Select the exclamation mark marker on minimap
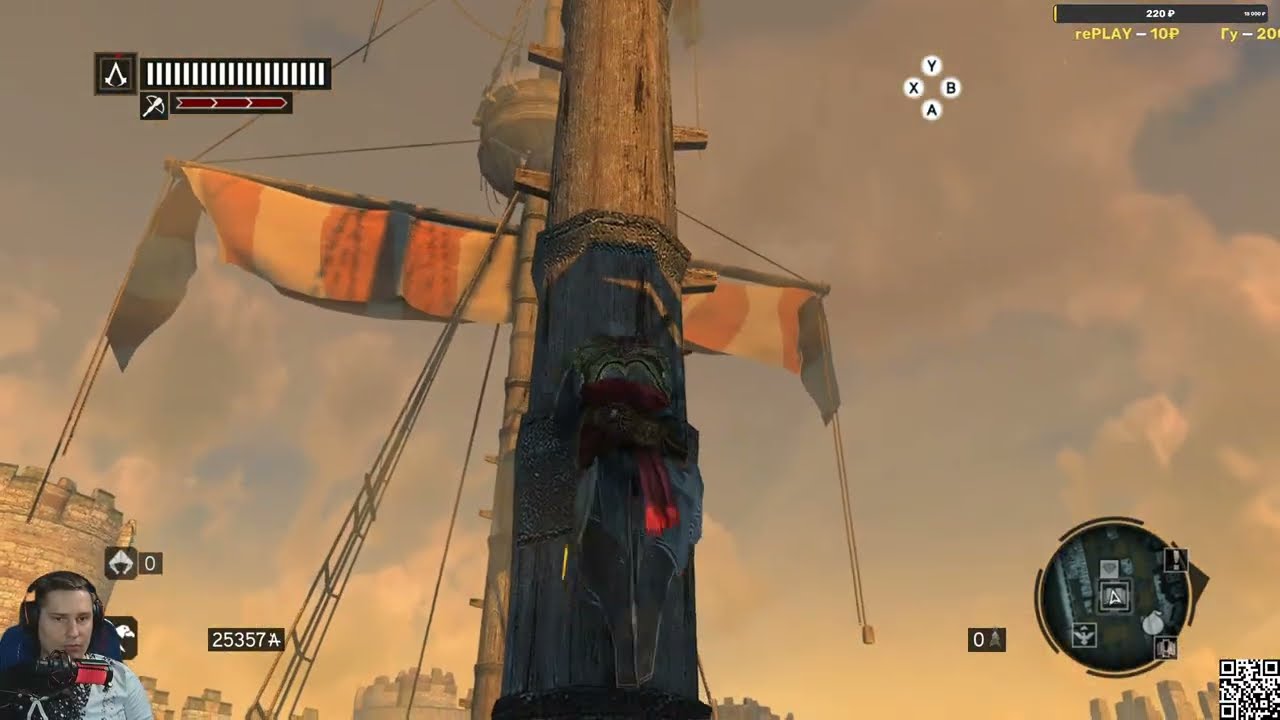This screenshot has width=1280, height=720. [x=1176, y=560]
